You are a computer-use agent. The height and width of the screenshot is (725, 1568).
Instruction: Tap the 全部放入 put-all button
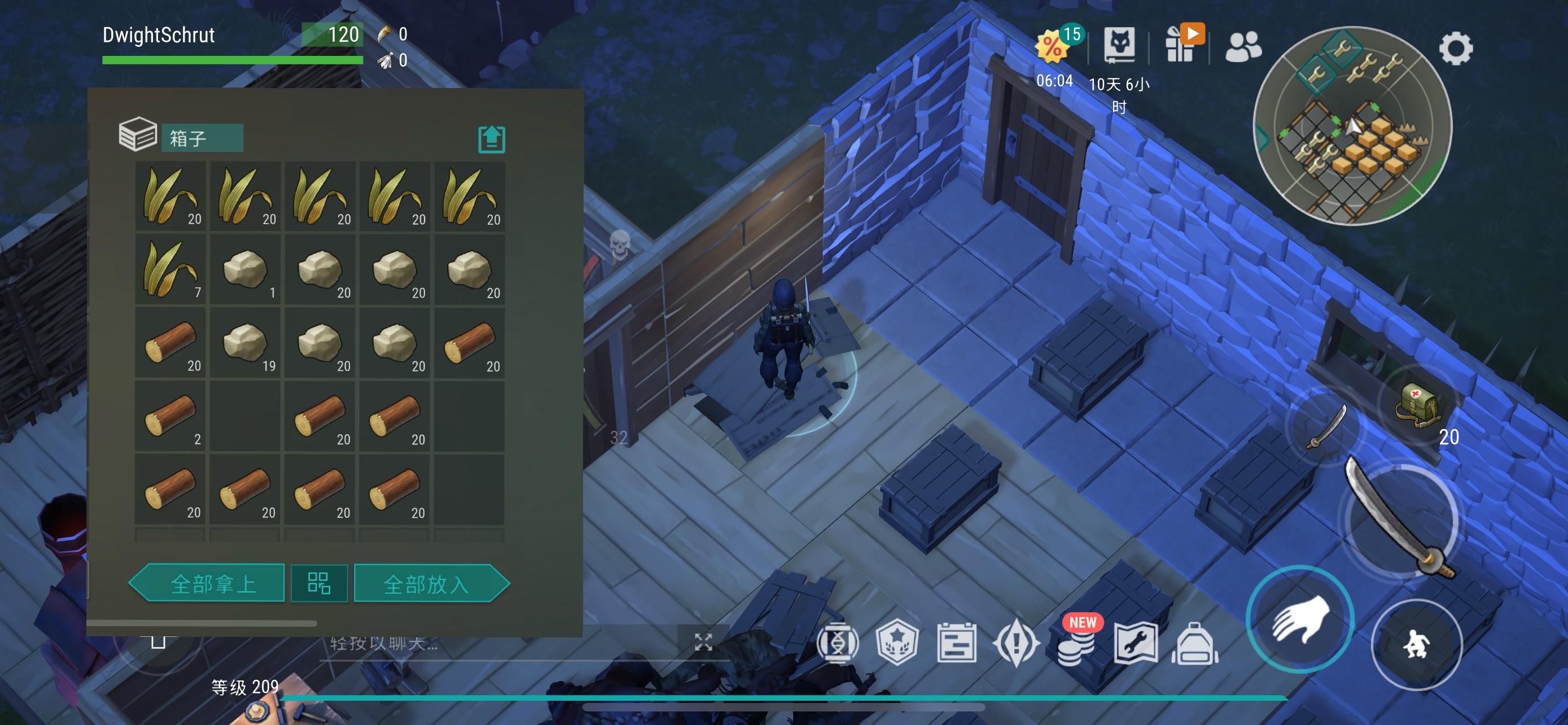click(x=430, y=584)
